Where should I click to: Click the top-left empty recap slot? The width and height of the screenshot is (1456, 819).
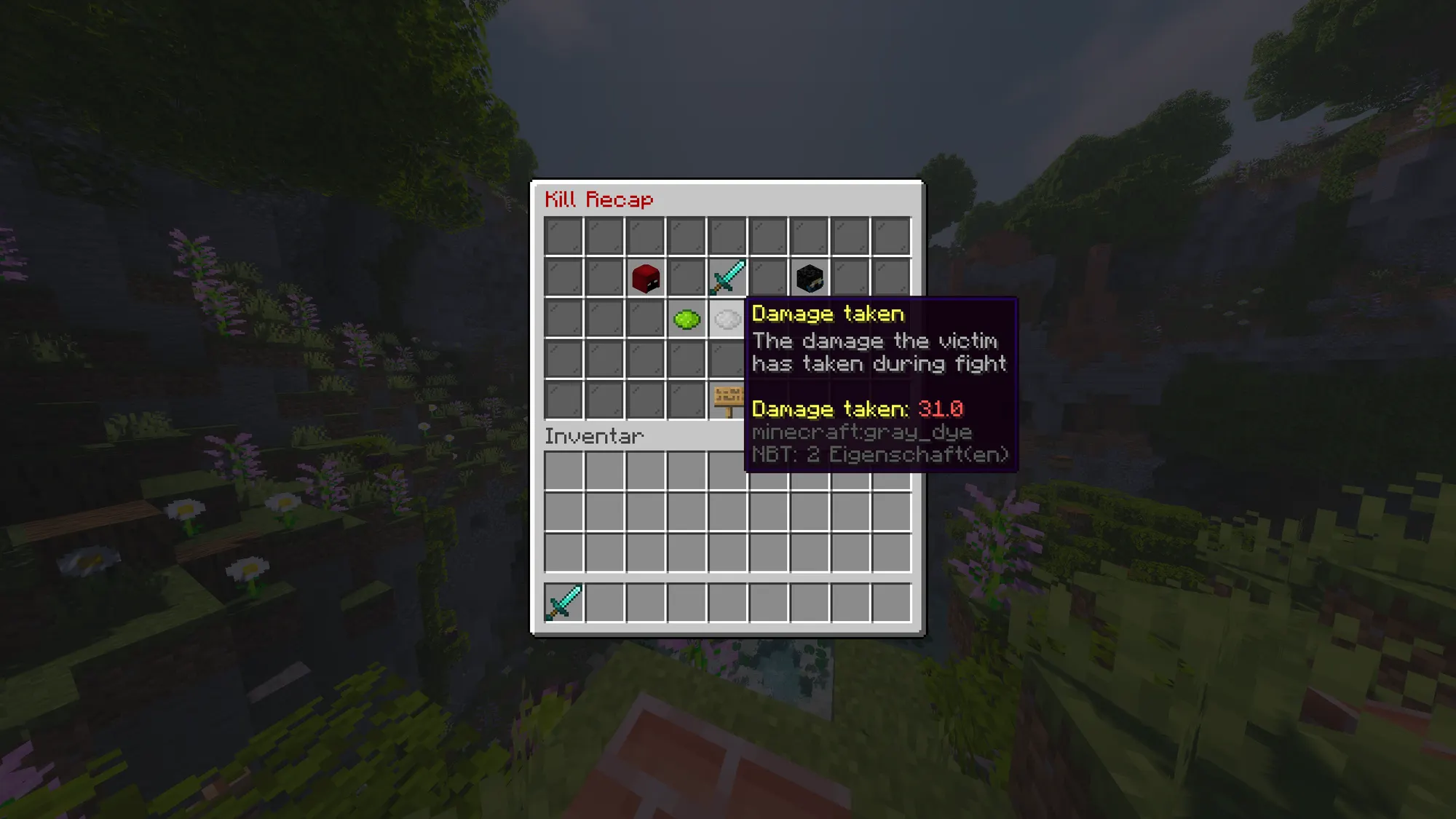click(x=563, y=234)
